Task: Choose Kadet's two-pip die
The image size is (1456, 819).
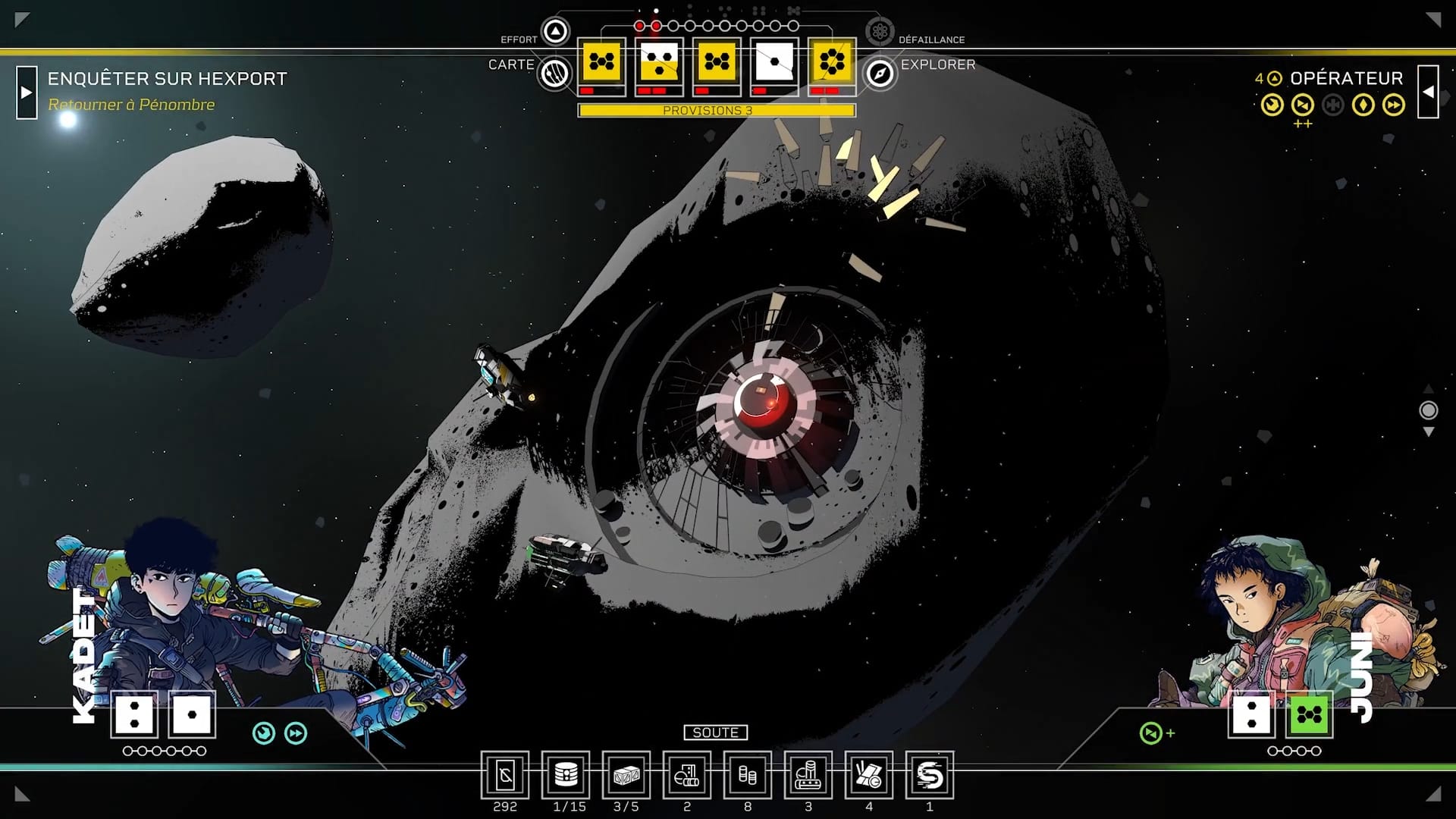Action: 135,714
